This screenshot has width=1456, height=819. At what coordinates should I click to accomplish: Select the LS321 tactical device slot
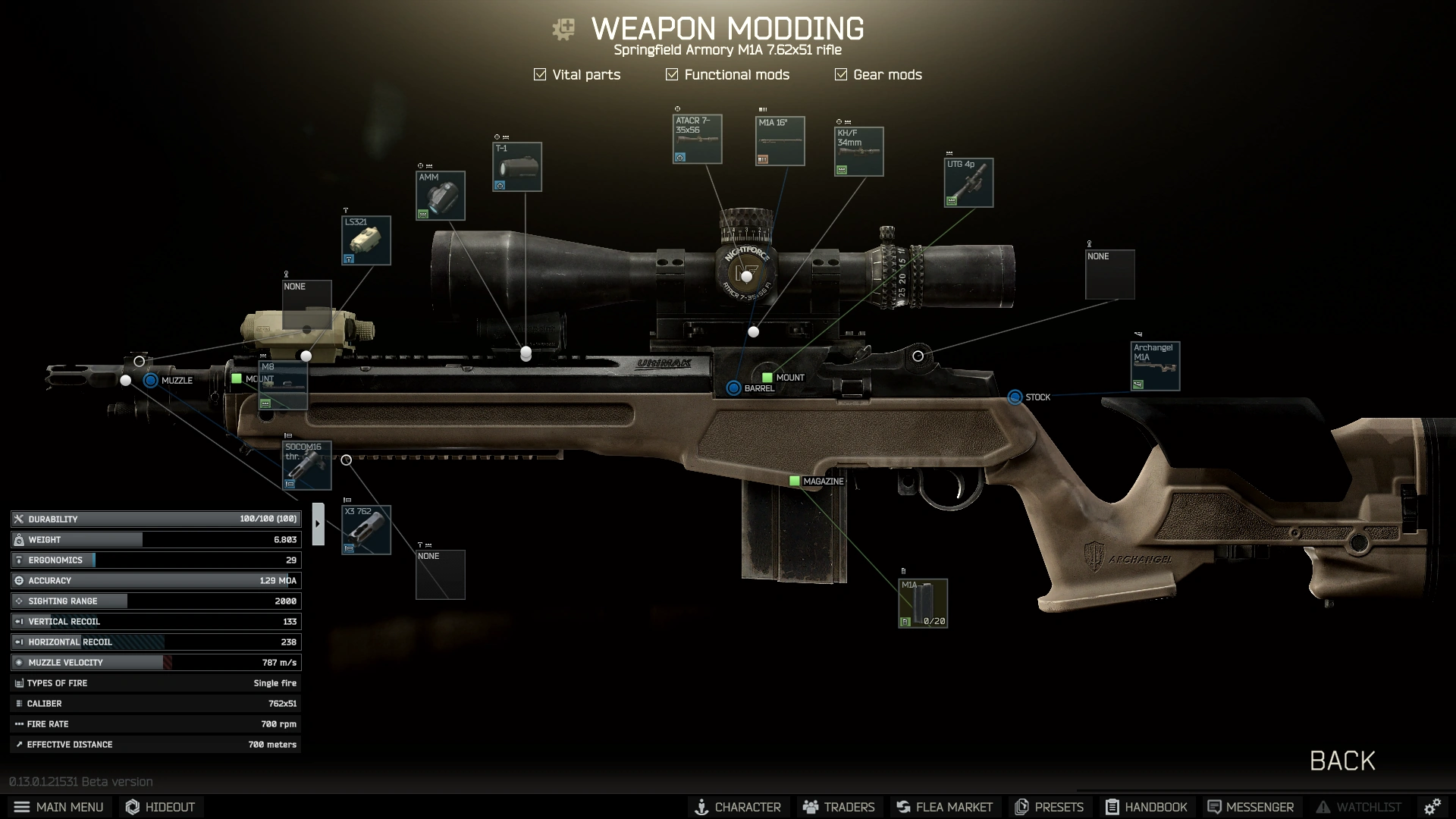(x=366, y=240)
